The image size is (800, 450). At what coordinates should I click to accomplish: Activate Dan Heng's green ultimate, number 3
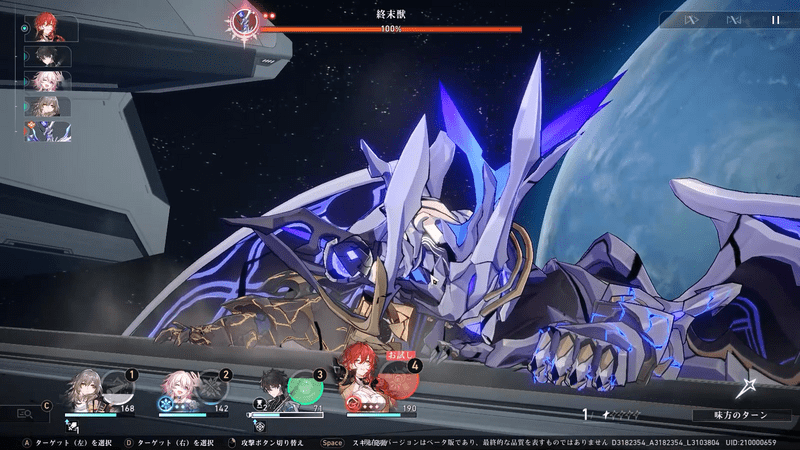(303, 386)
